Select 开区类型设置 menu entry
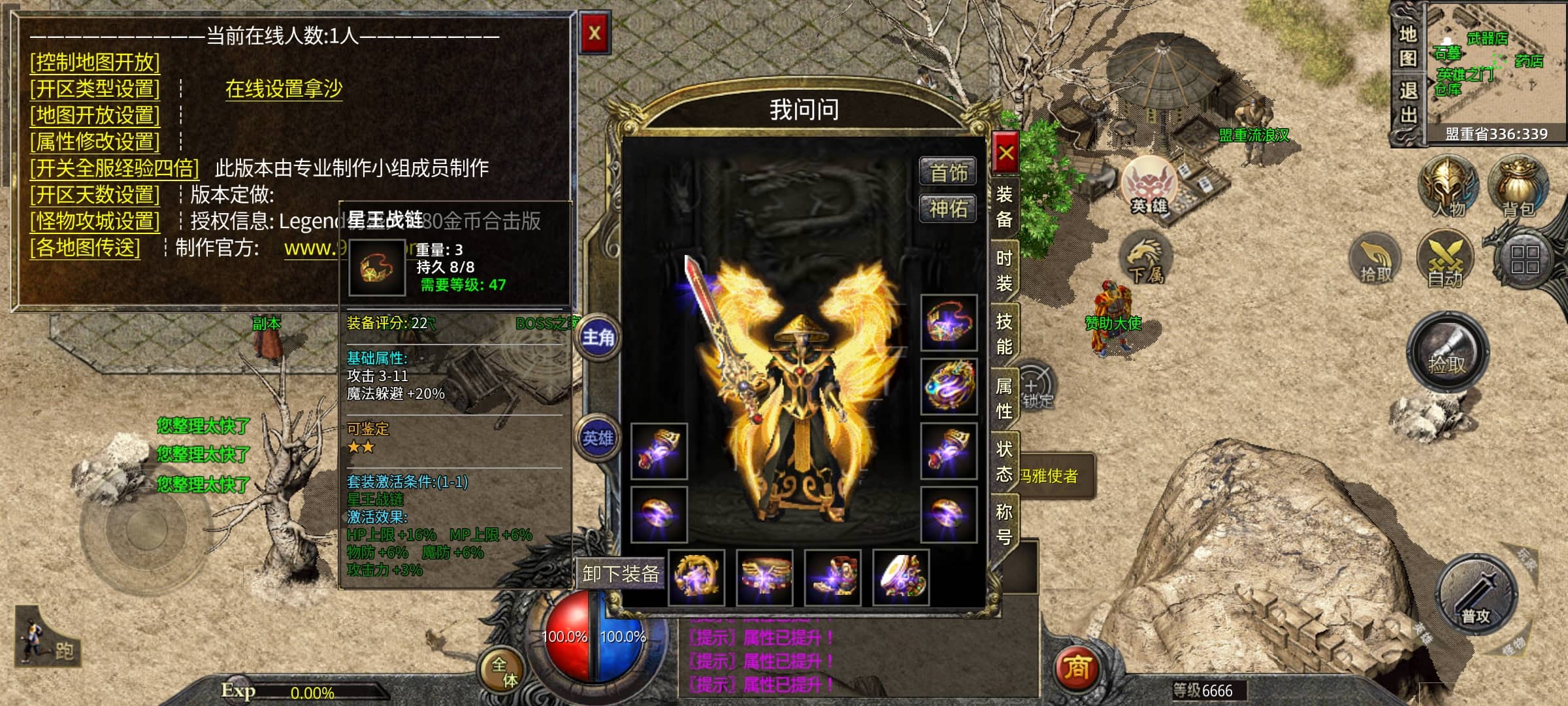This screenshot has height=706, width=1568. click(x=95, y=88)
